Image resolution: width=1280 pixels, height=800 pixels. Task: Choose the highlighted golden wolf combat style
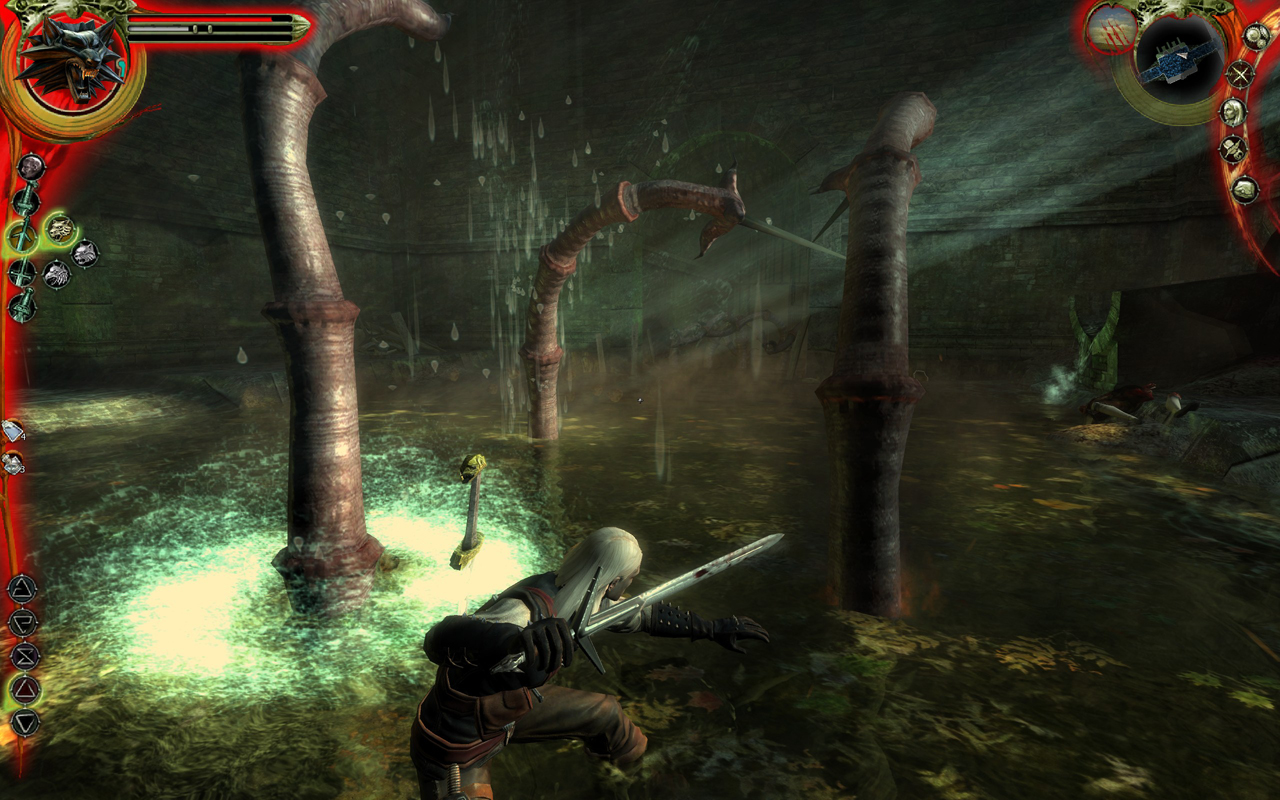[x=60, y=228]
